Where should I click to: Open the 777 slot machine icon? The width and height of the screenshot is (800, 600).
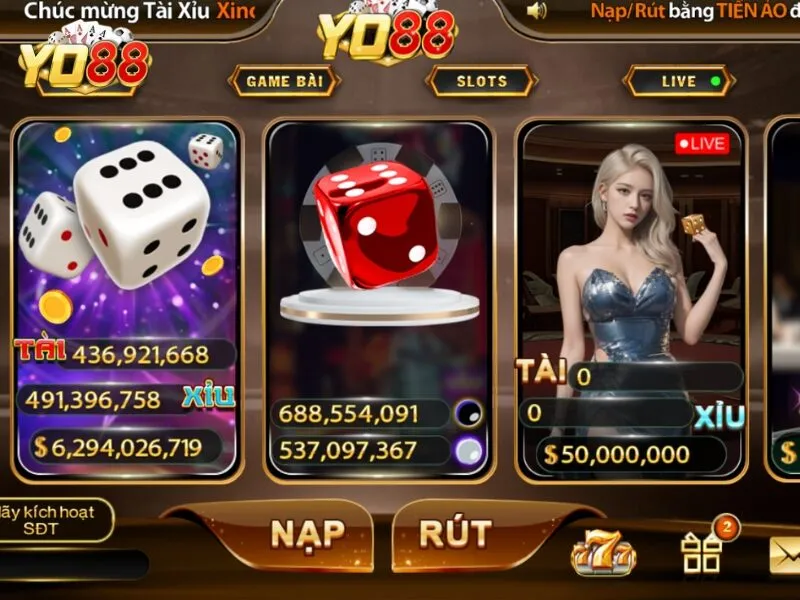(603, 553)
